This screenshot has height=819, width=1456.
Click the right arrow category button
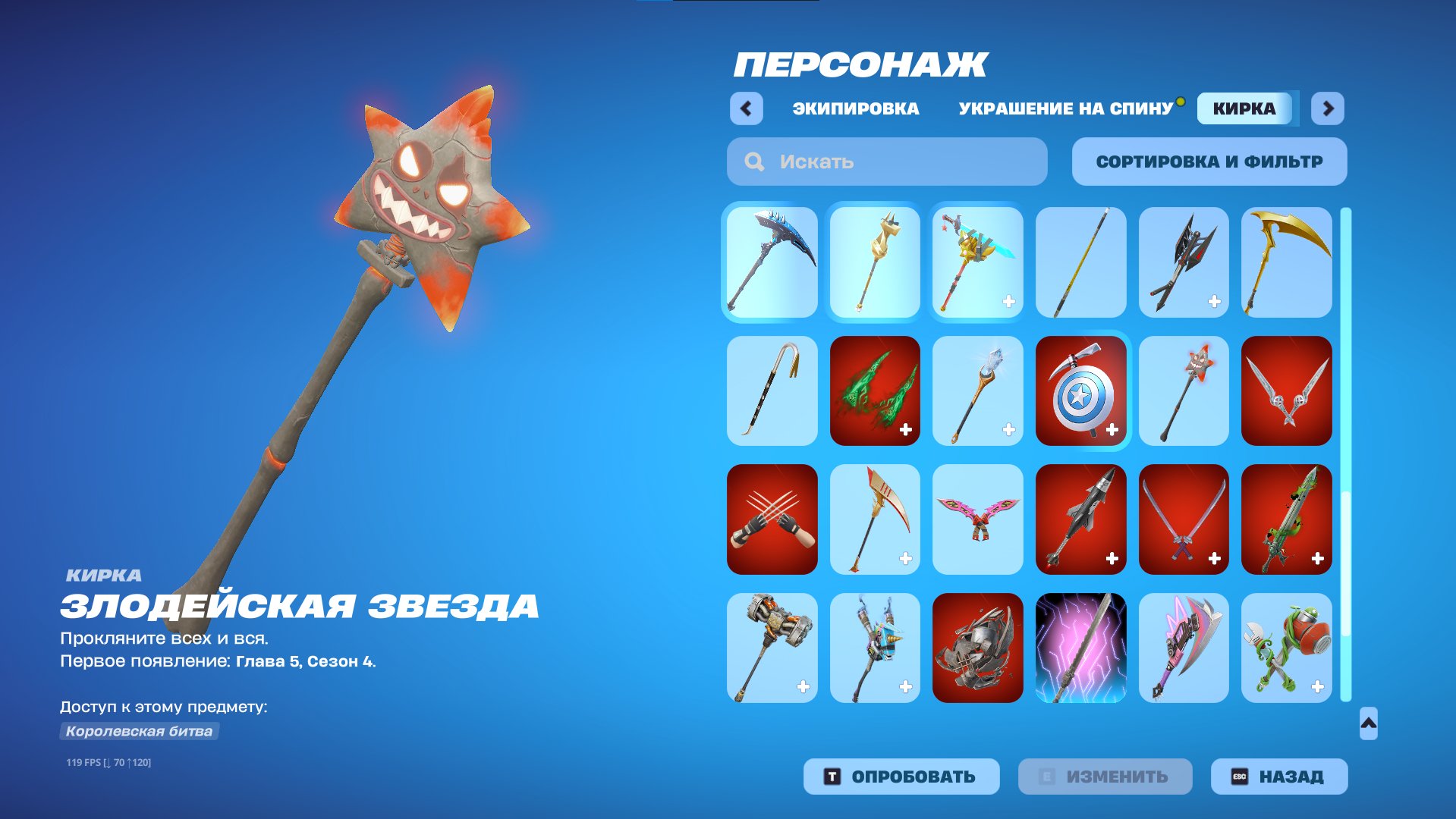[x=1327, y=108]
